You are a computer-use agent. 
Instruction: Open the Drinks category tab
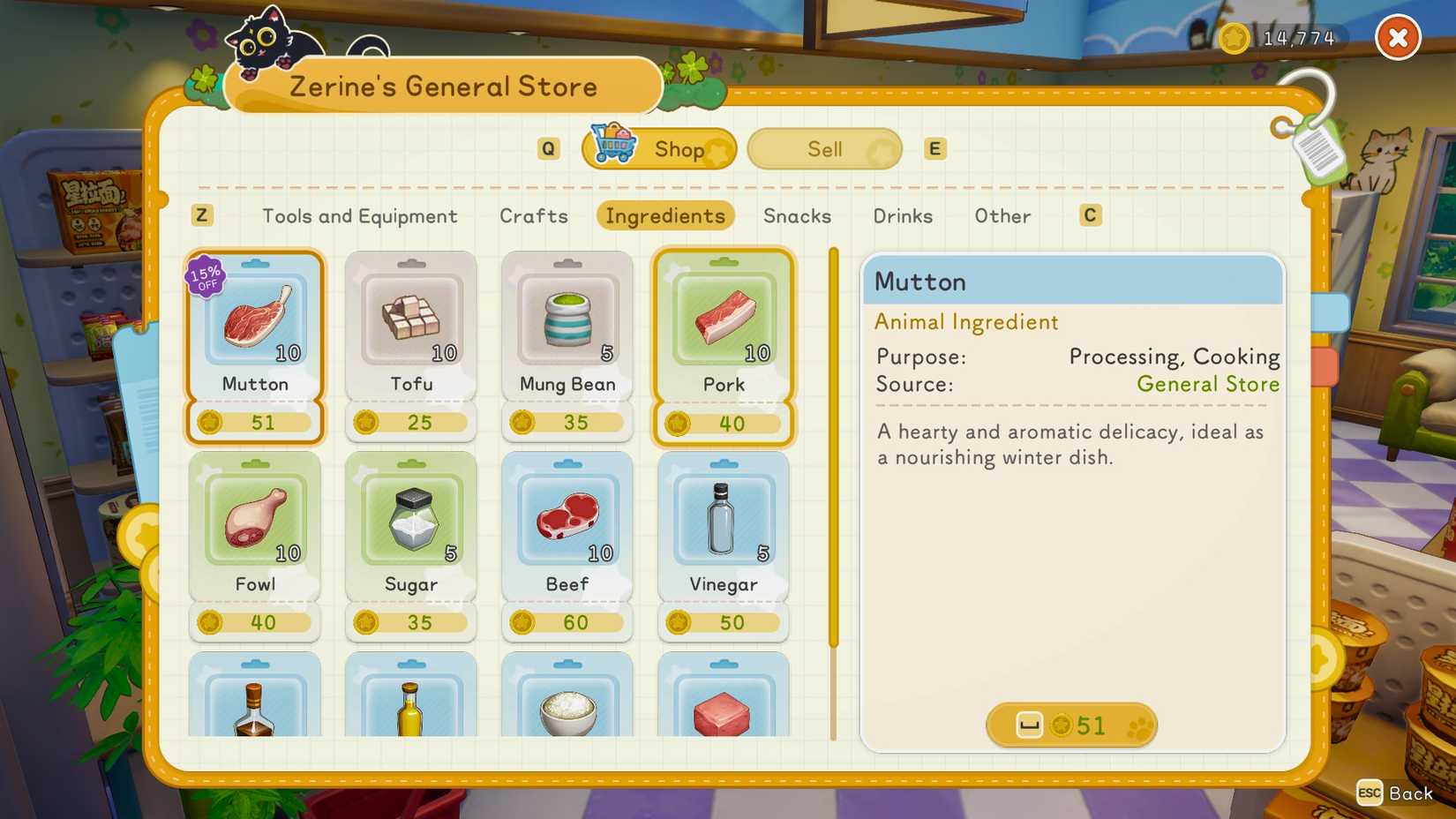click(902, 216)
